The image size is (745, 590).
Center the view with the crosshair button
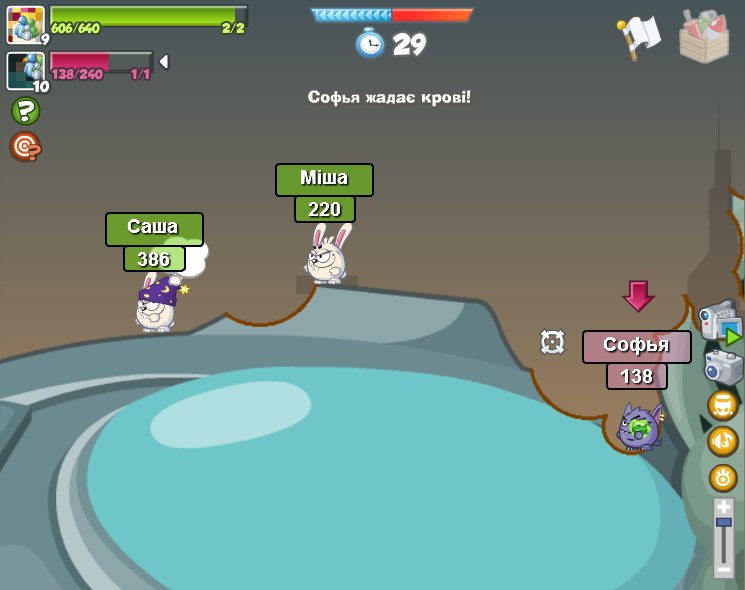[x=552, y=341]
